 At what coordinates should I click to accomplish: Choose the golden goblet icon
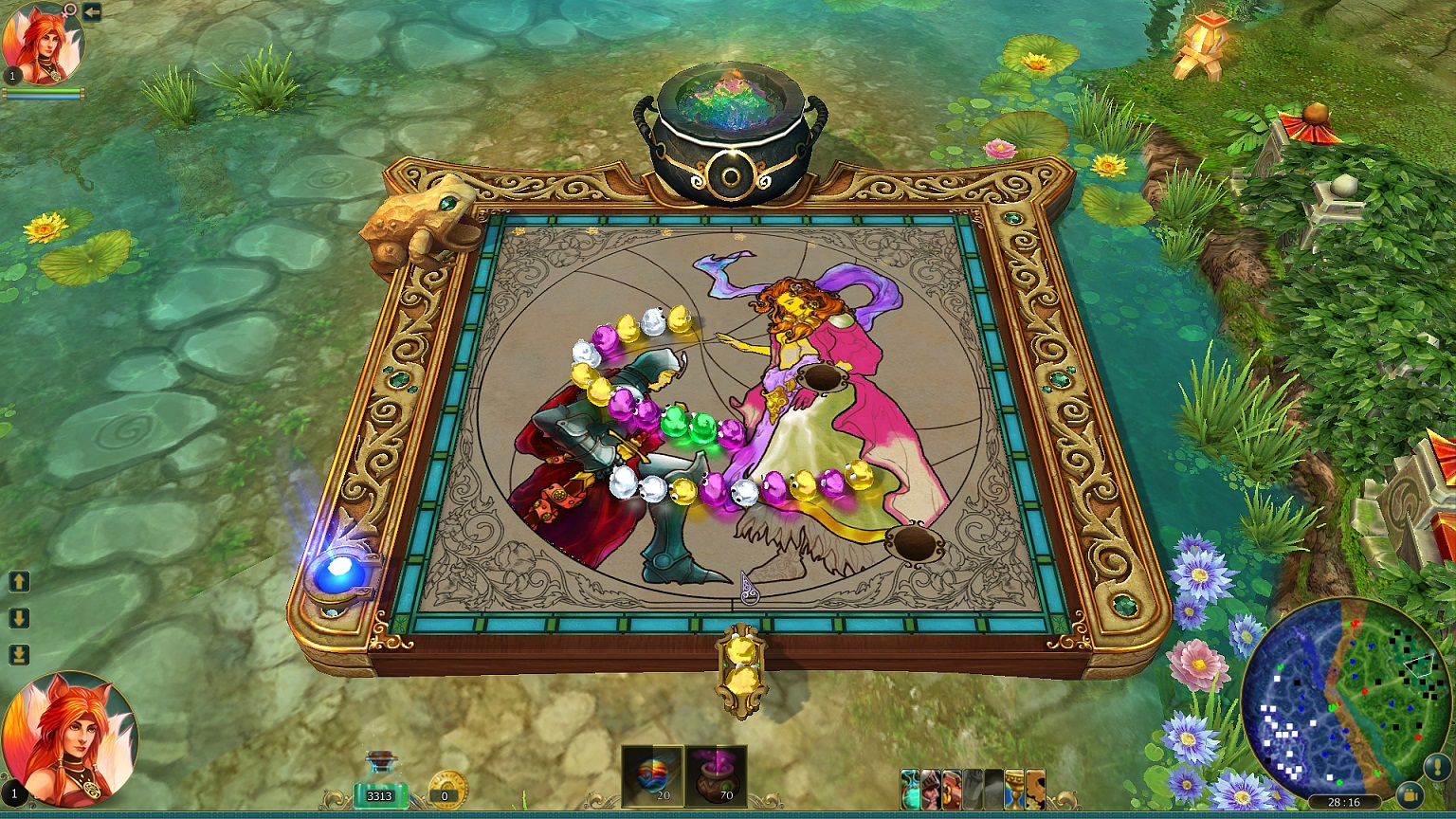point(1014,790)
